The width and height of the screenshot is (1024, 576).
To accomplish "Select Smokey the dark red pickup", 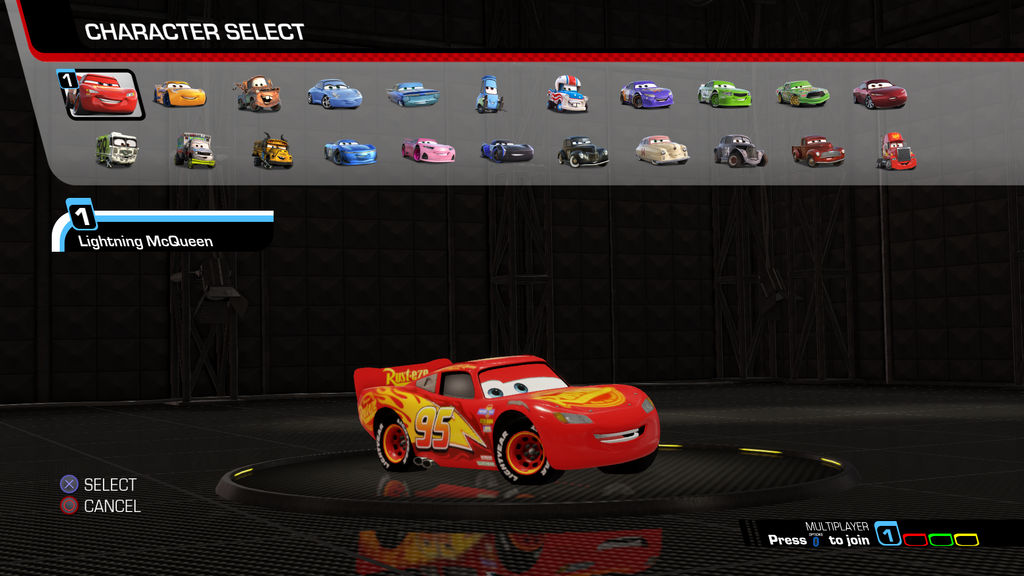I will (x=818, y=151).
